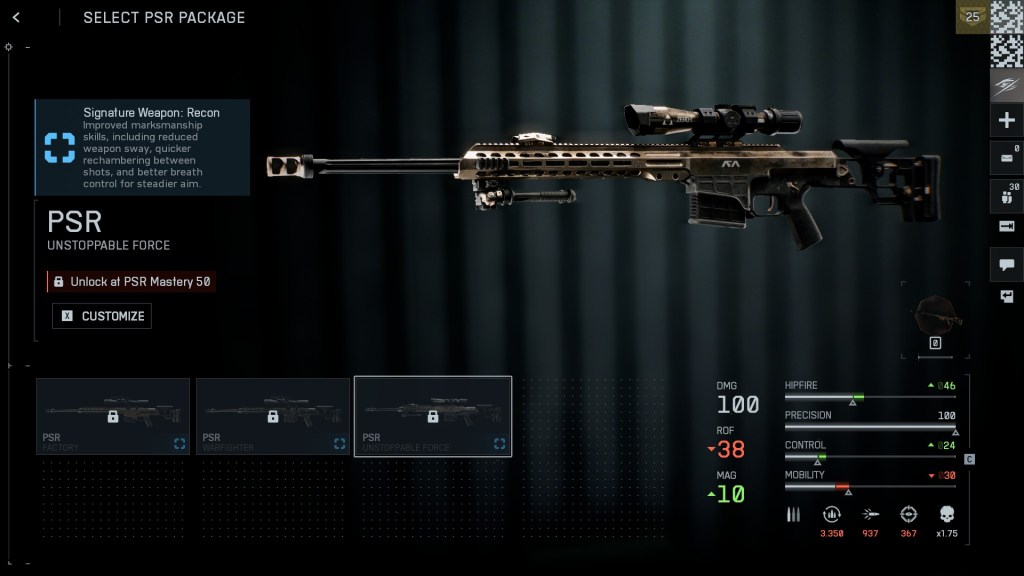Select the weapon preview thumbnail above the stats
The image size is (1024, 576).
point(936,320)
